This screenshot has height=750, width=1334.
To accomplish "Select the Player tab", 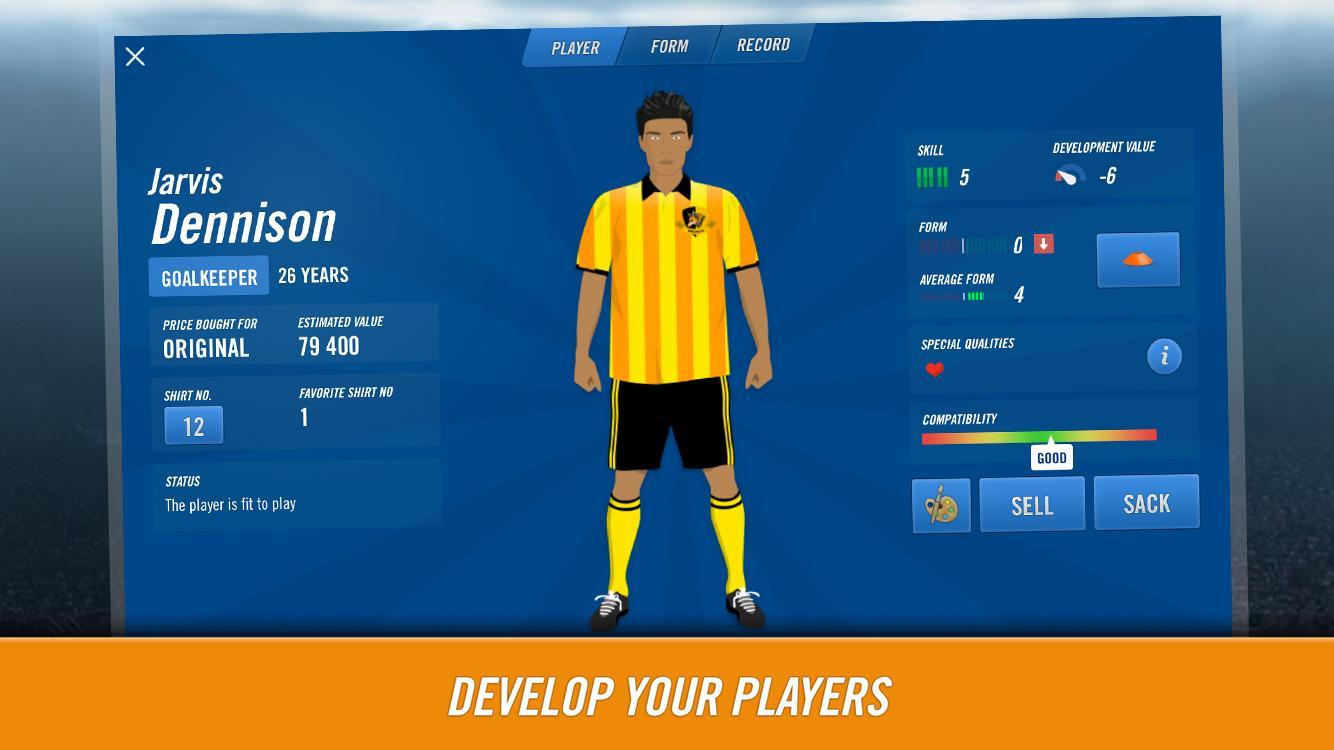I will pyautogui.click(x=575, y=47).
